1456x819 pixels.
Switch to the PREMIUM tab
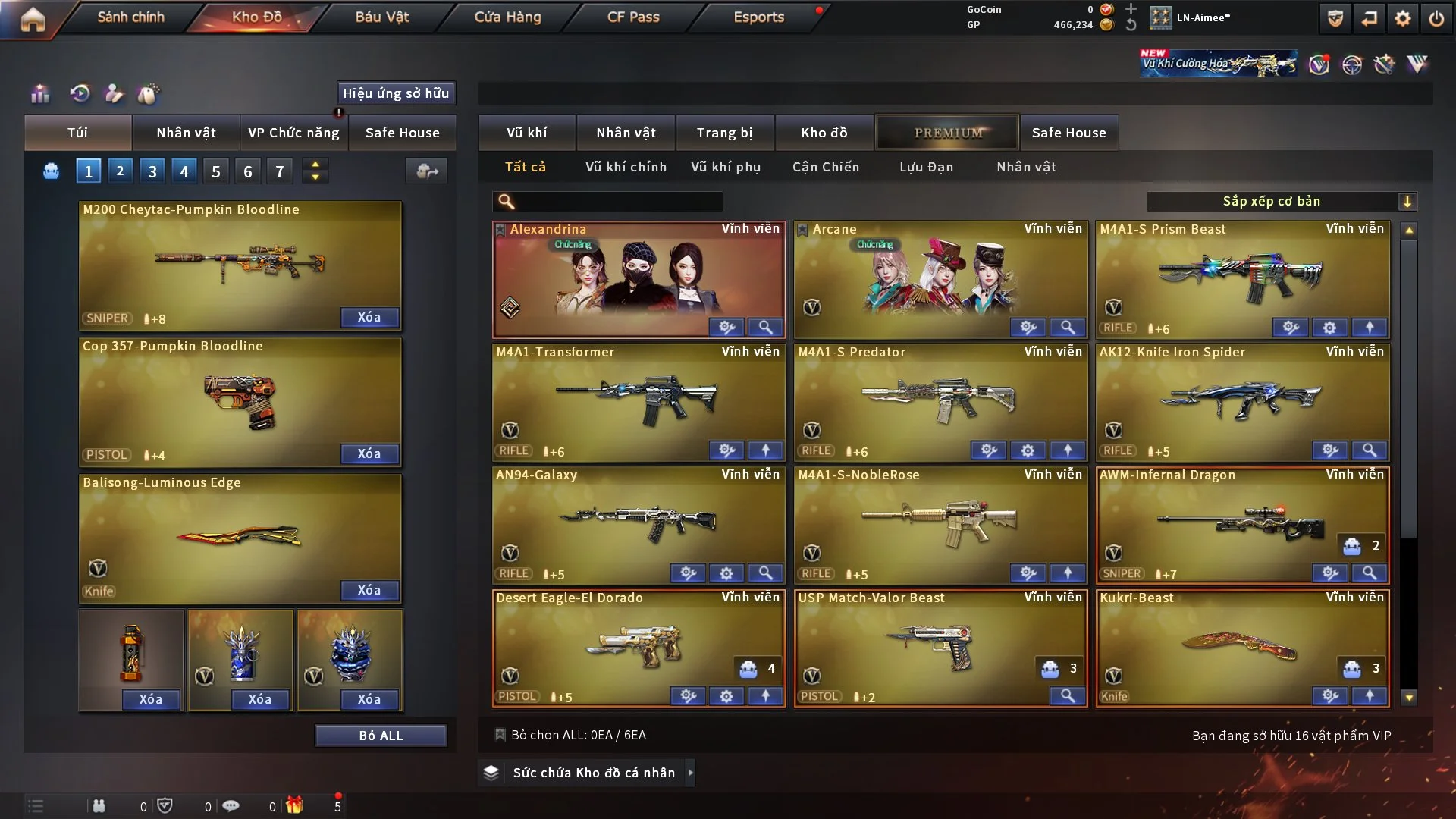pos(947,132)
